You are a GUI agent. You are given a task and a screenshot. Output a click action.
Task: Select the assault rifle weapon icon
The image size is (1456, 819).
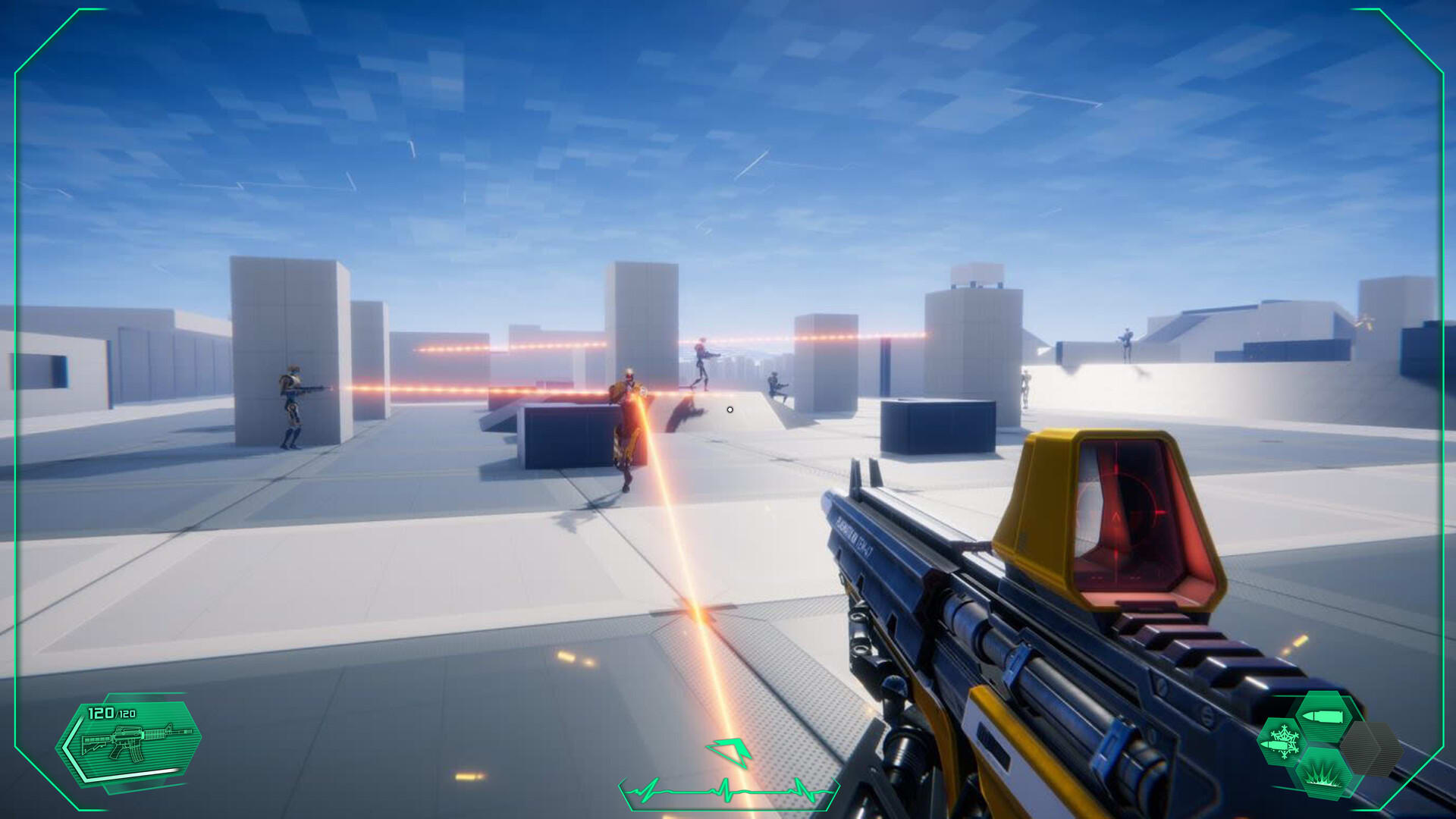136,742
